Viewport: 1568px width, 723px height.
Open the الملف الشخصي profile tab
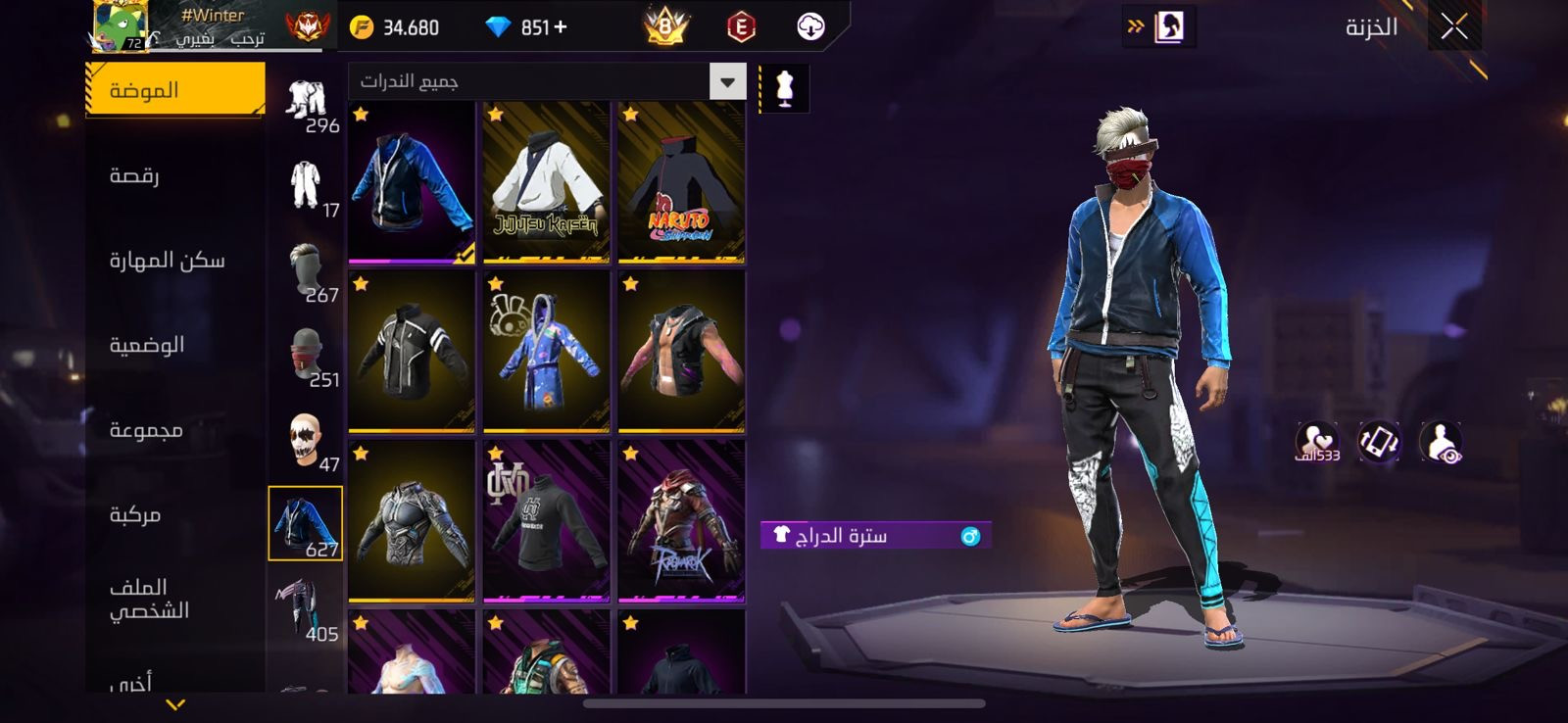point(174,599)
